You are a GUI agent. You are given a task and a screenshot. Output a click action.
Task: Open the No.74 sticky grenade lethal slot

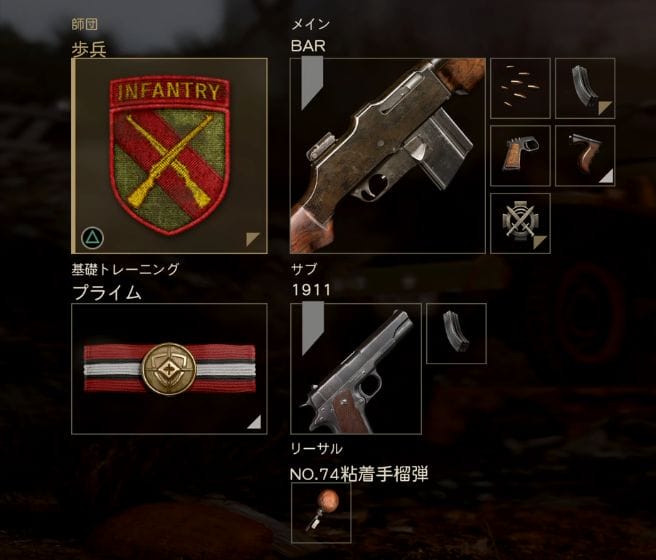(320, 513)
